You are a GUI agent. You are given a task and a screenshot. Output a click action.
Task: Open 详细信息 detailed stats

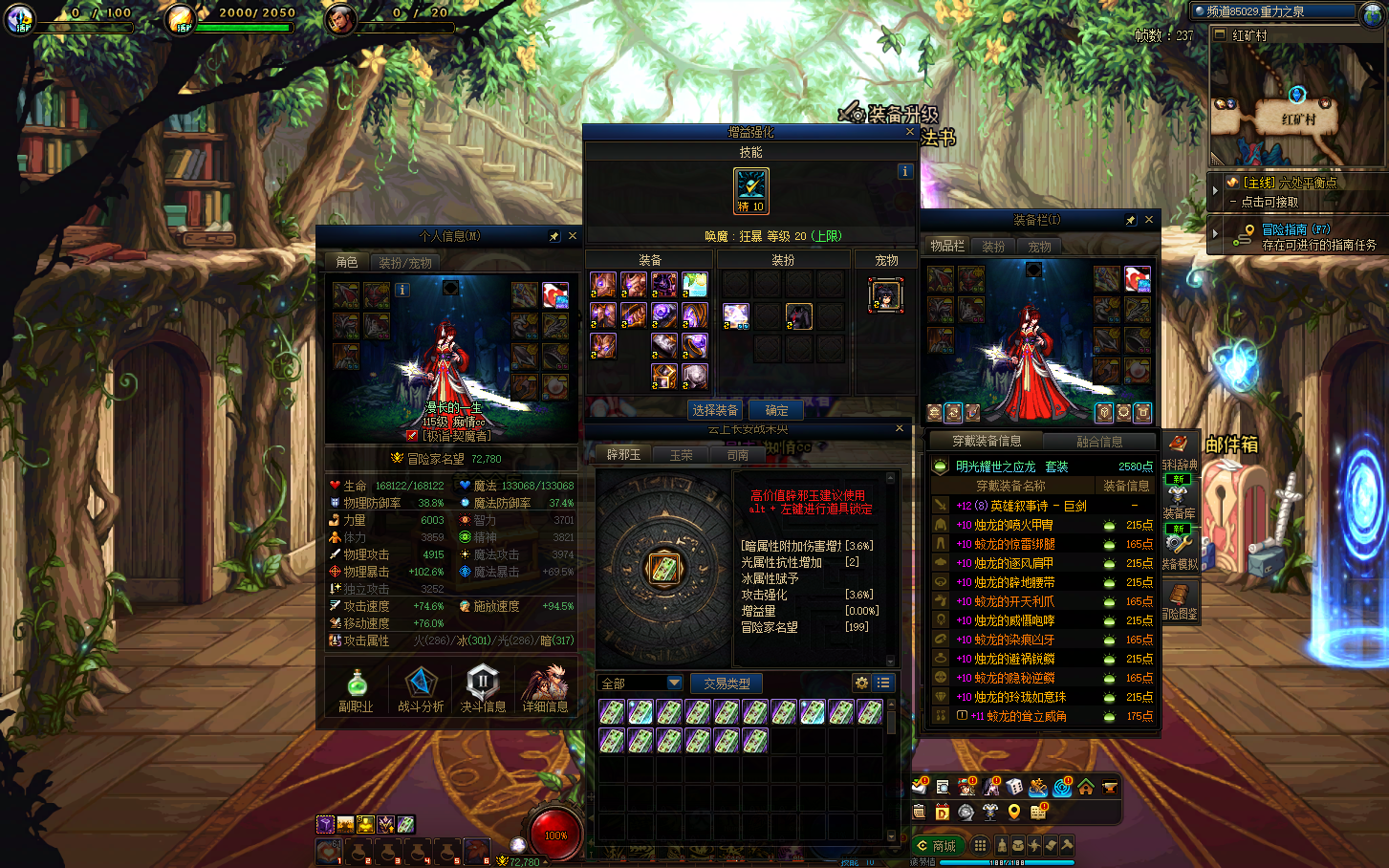[545, 689]
